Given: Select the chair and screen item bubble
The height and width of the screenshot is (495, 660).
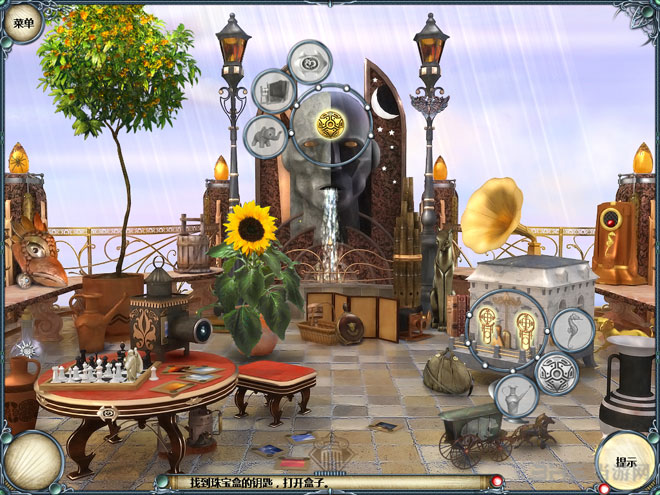Looking at the screenshot, I should pos(274,91).
